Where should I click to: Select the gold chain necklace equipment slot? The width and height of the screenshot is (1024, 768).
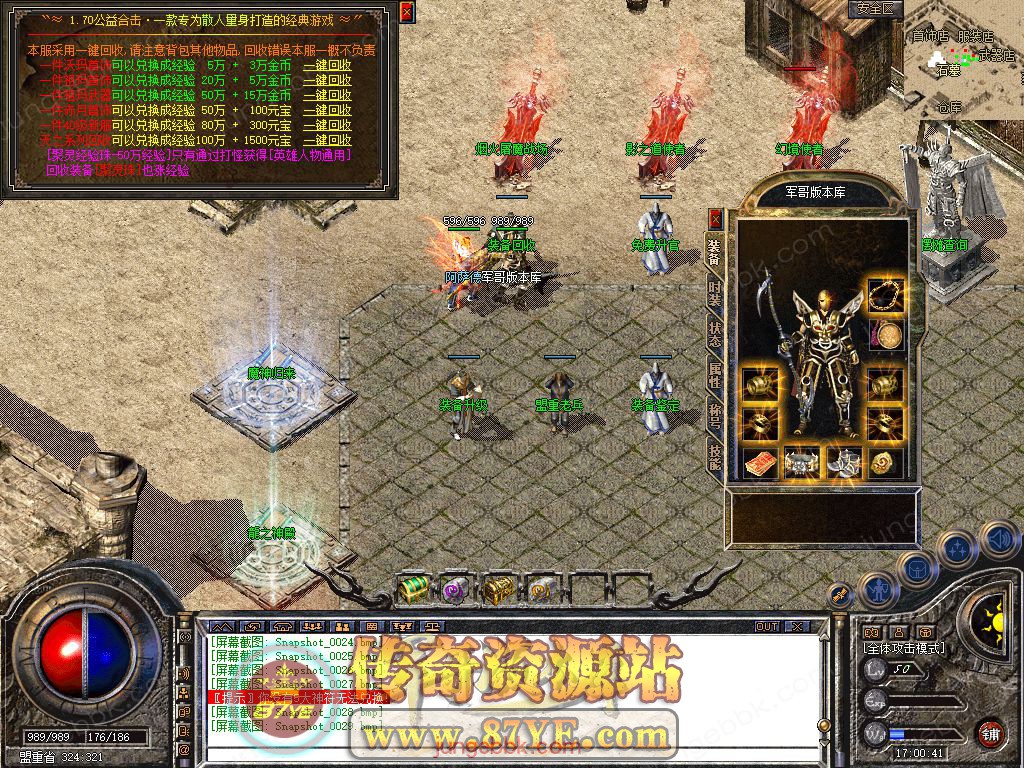[x=882, y=296]
